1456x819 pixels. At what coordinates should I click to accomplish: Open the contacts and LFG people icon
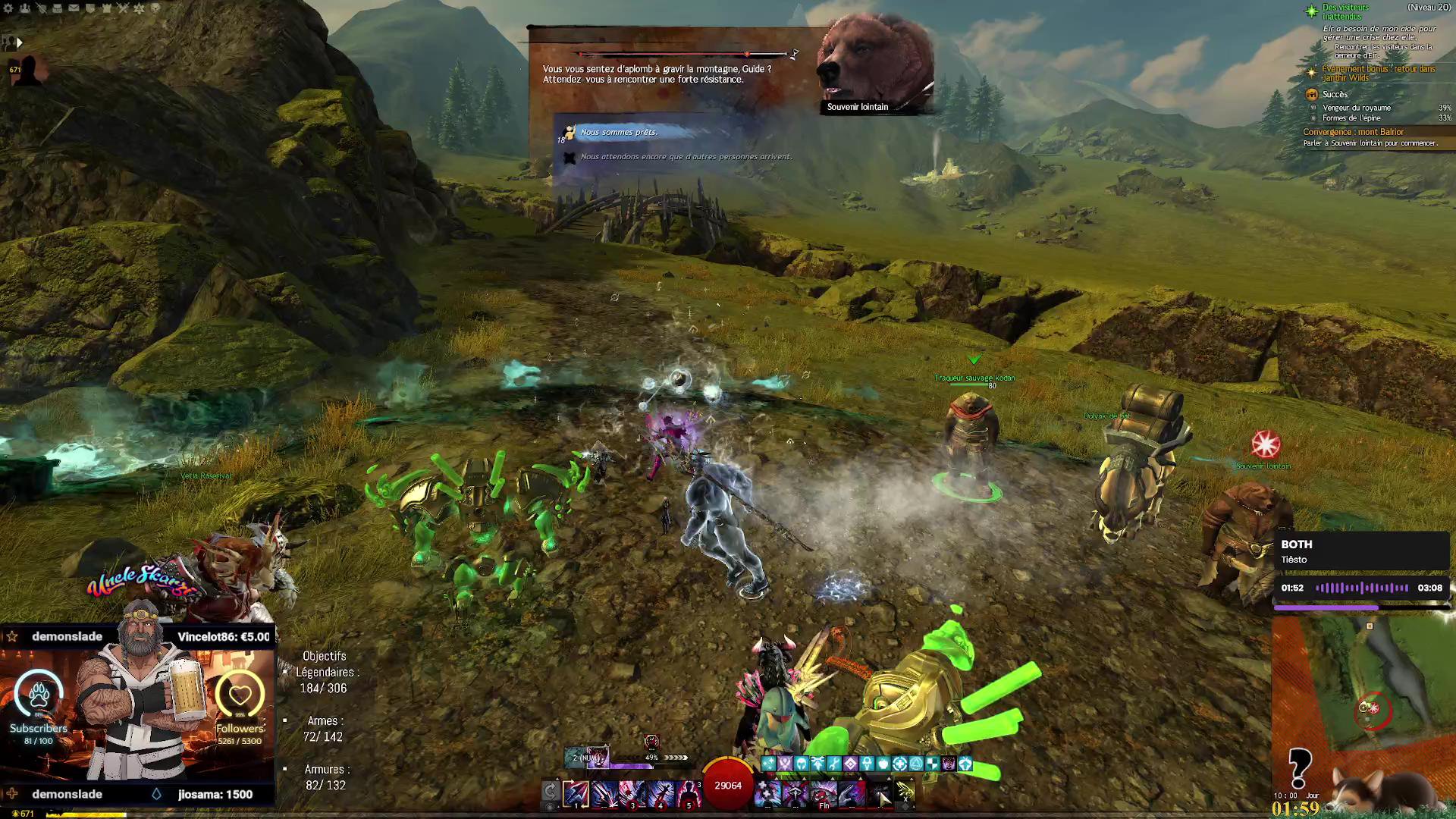click(25, 8)
